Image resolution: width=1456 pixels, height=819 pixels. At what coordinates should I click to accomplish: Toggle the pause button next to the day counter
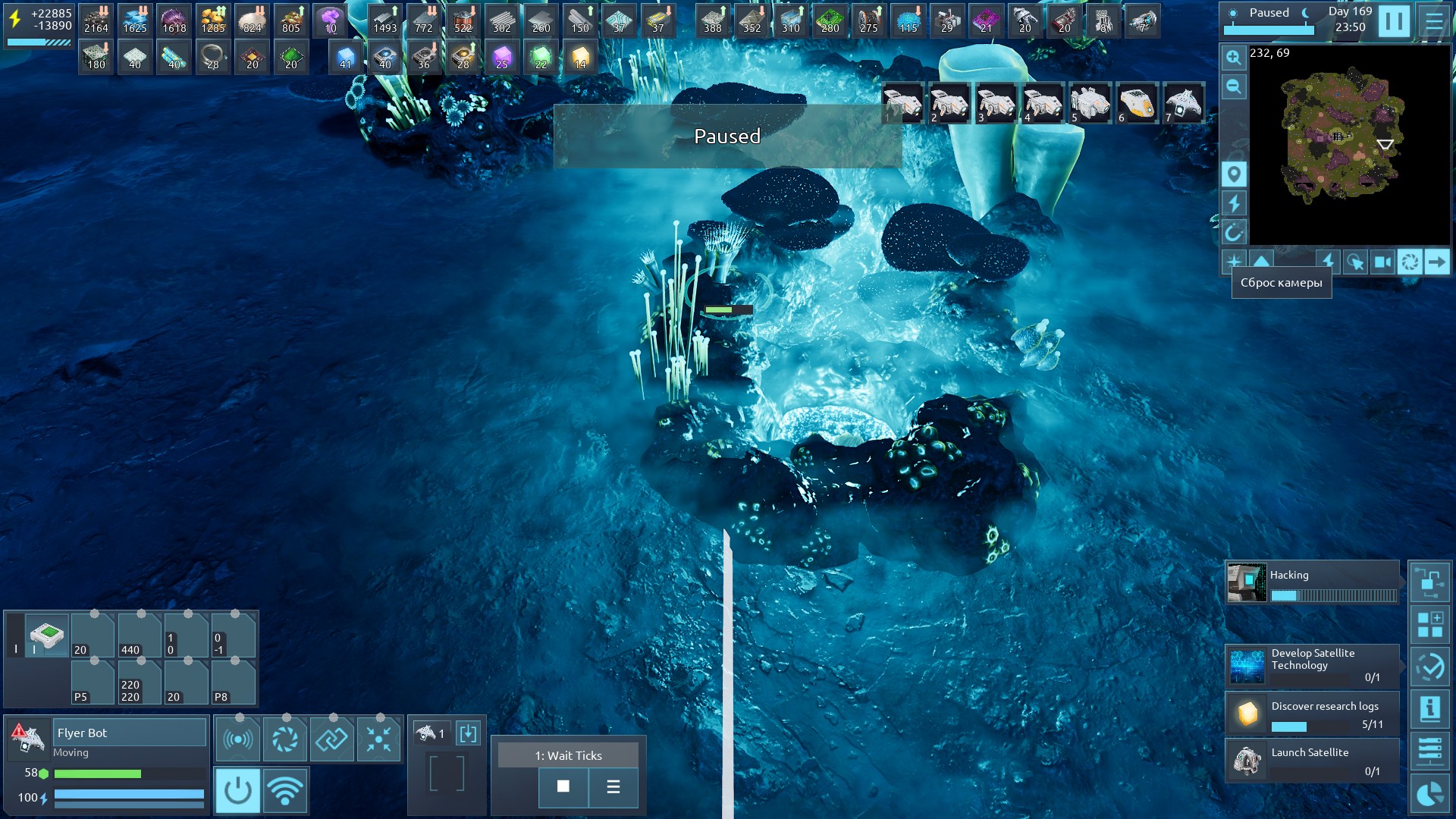(x=1394, y=20)
